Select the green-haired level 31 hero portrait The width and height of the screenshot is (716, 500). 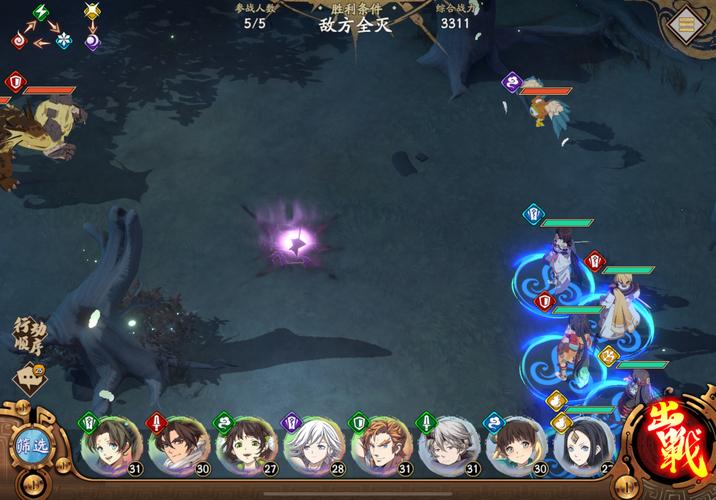coord(110,446)
